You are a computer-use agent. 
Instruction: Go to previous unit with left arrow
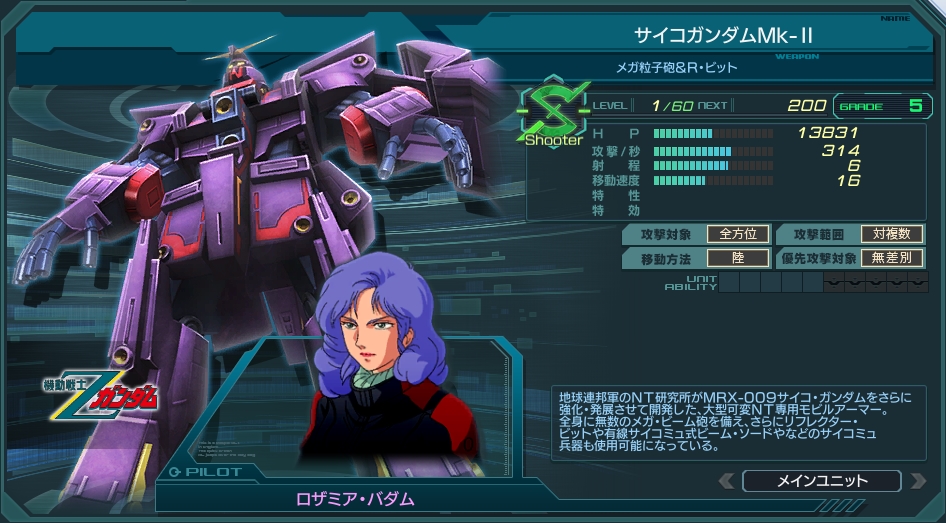point(725,481)
